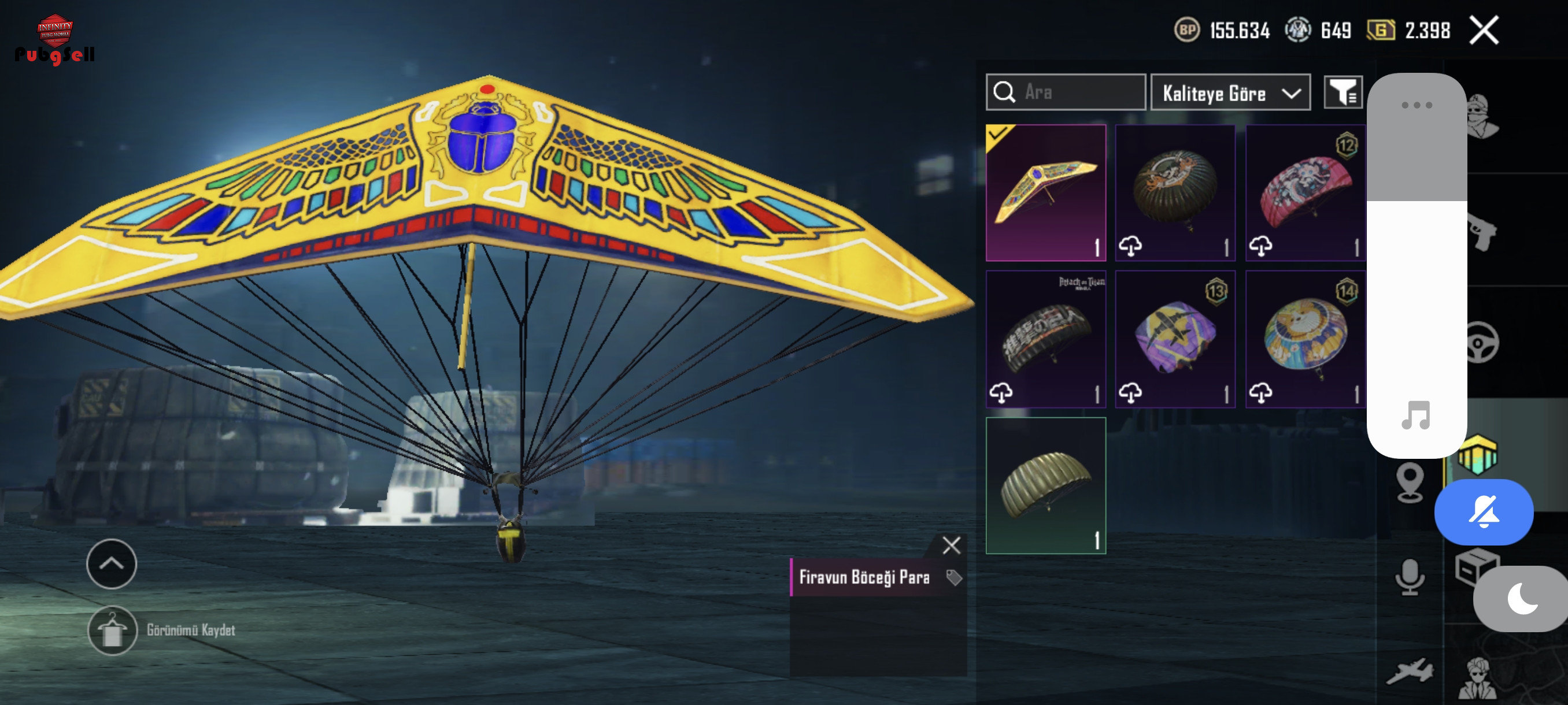This screenshot has width=1568, height=705.
Task: Toggle the crescent moon night mode button
Action: coord(1522,599)
